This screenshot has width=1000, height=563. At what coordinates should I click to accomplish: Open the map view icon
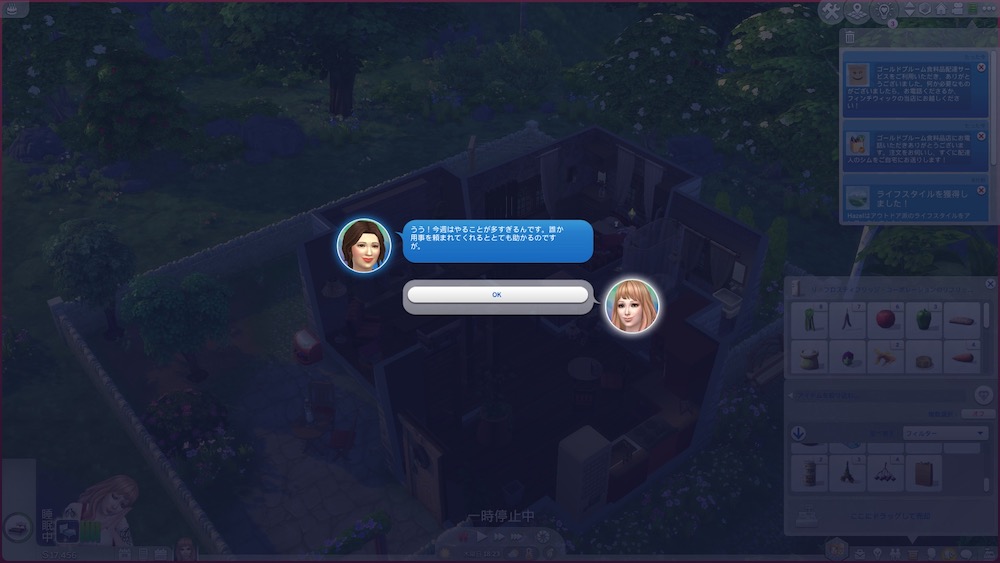pyautogui.click(x=857, y=11)
